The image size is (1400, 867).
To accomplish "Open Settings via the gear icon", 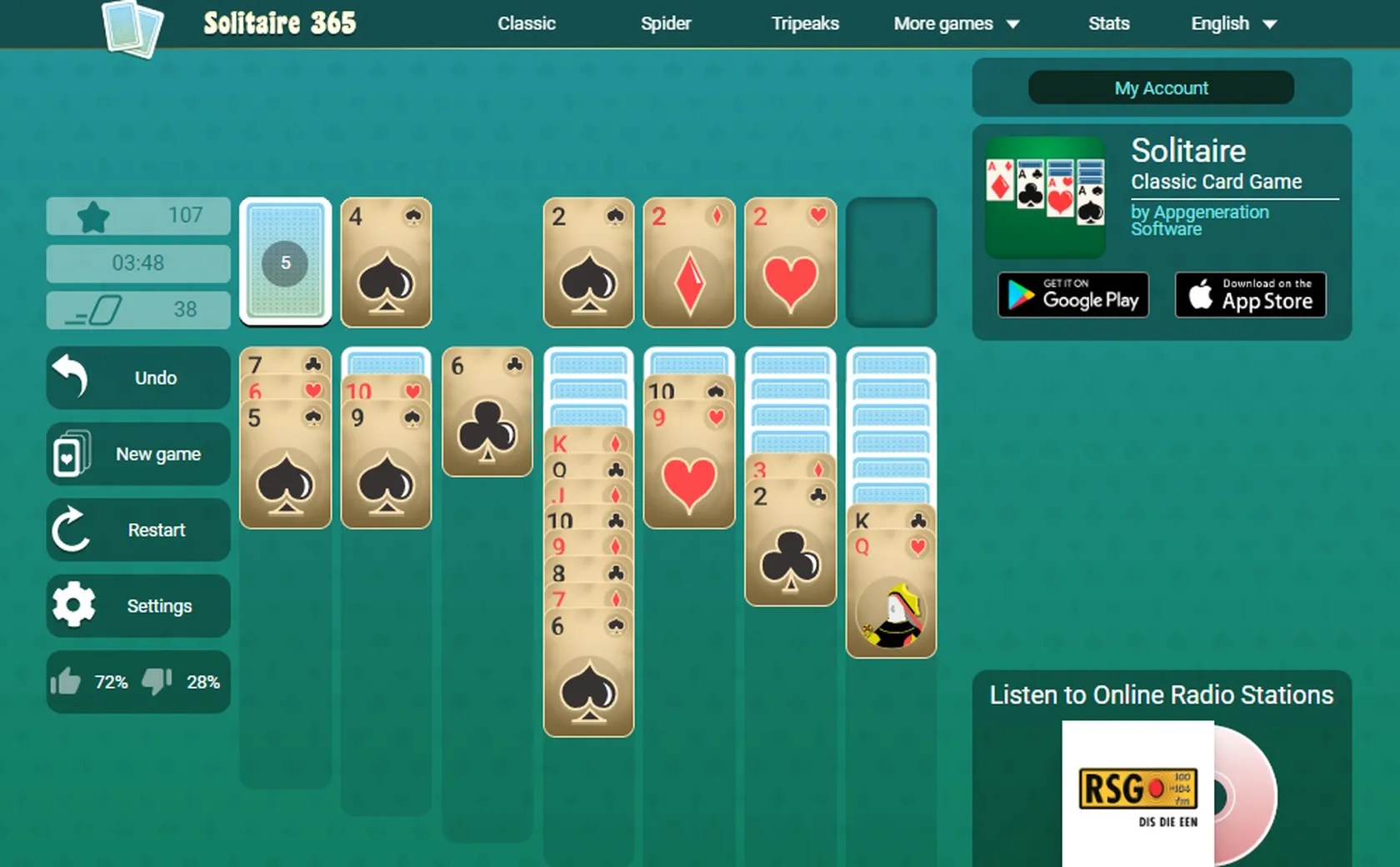I will coord(73,606).
